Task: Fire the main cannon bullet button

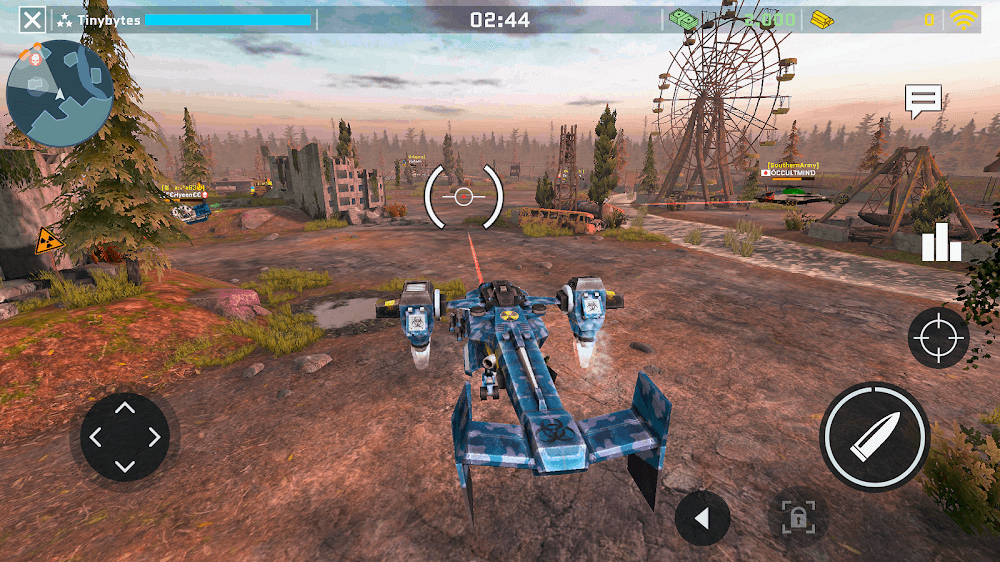Action: (x=874, y=436)
